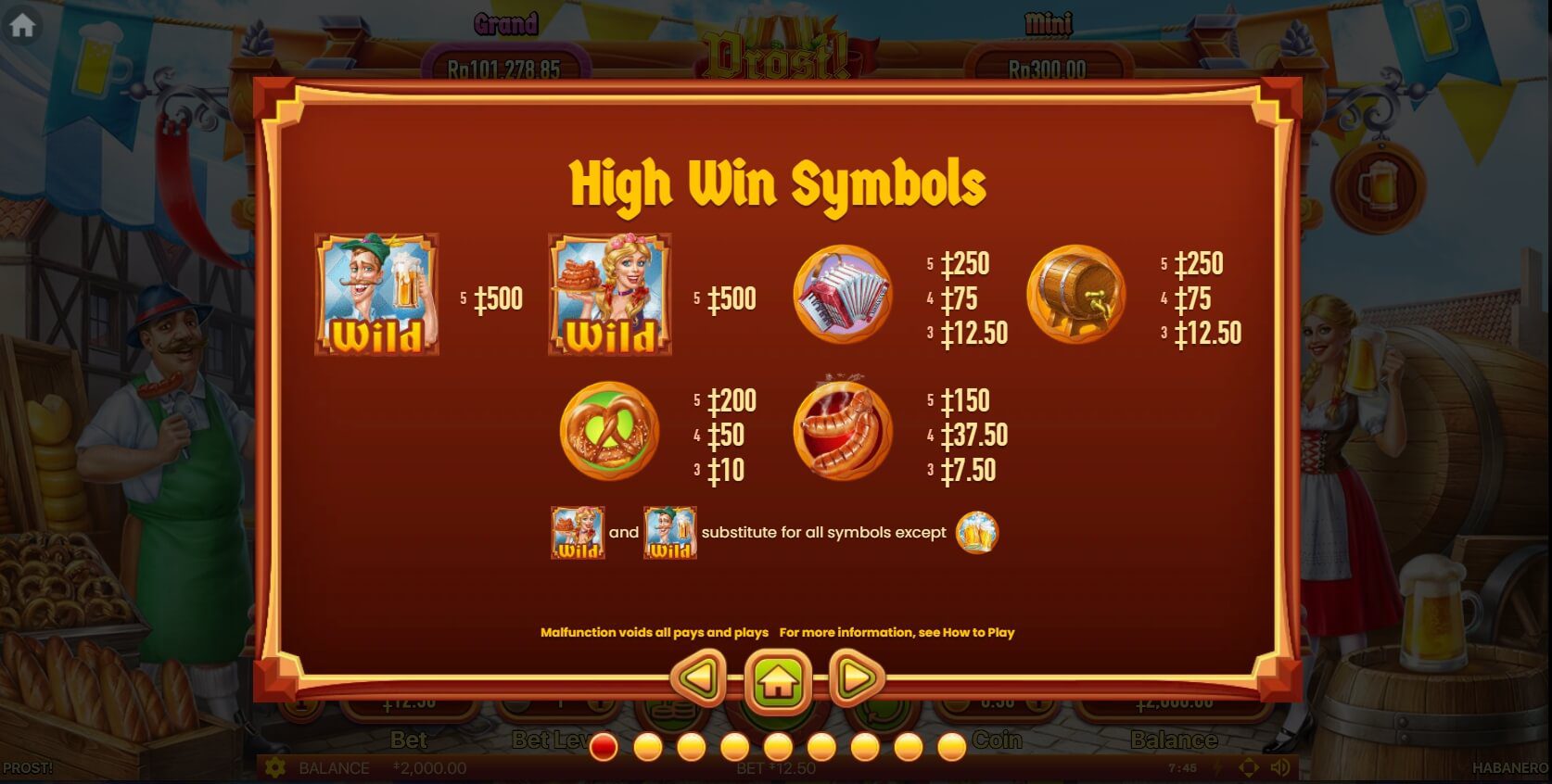
Task: Open How to Play information link
Action: (981, 632)
